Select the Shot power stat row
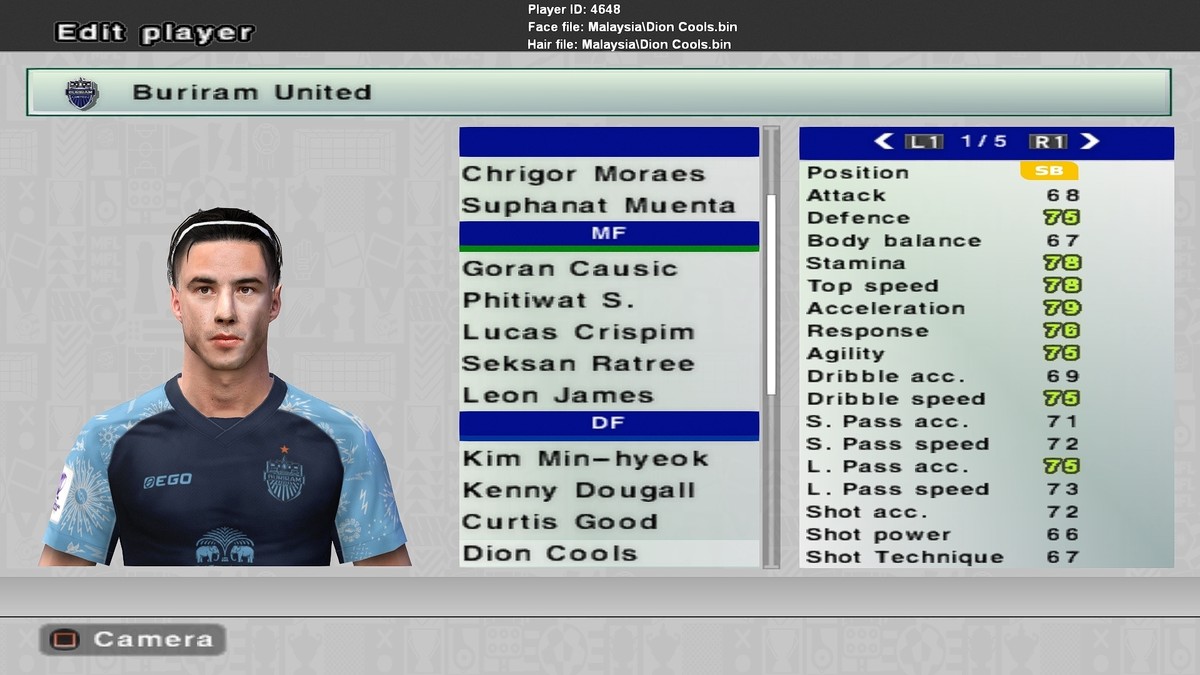This screenshot has width=1200, height=675. pos(943,534)
